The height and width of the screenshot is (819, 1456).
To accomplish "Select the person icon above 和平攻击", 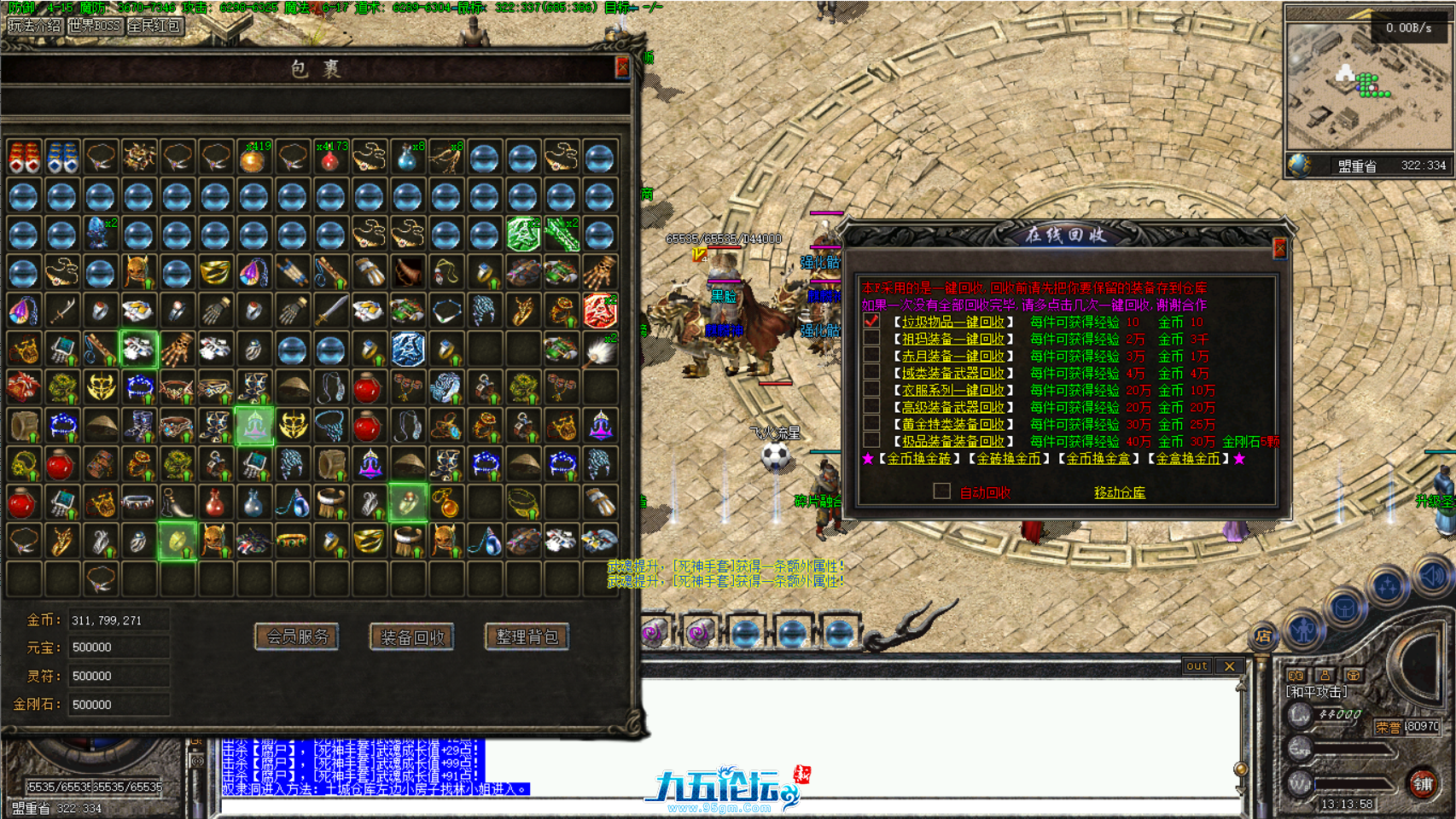I will click(x=1325, y=675).
